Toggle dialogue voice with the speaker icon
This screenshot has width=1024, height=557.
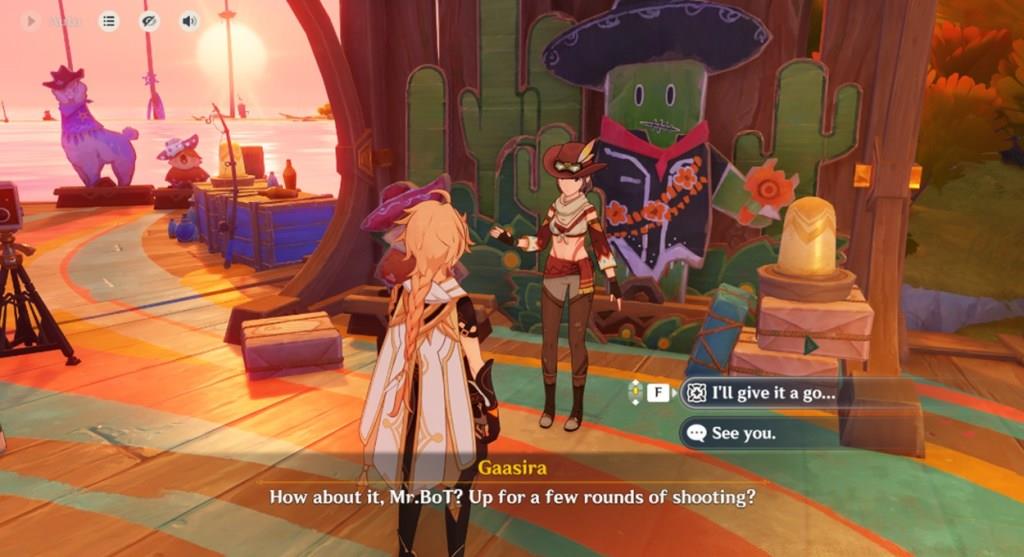click(188, 21)
